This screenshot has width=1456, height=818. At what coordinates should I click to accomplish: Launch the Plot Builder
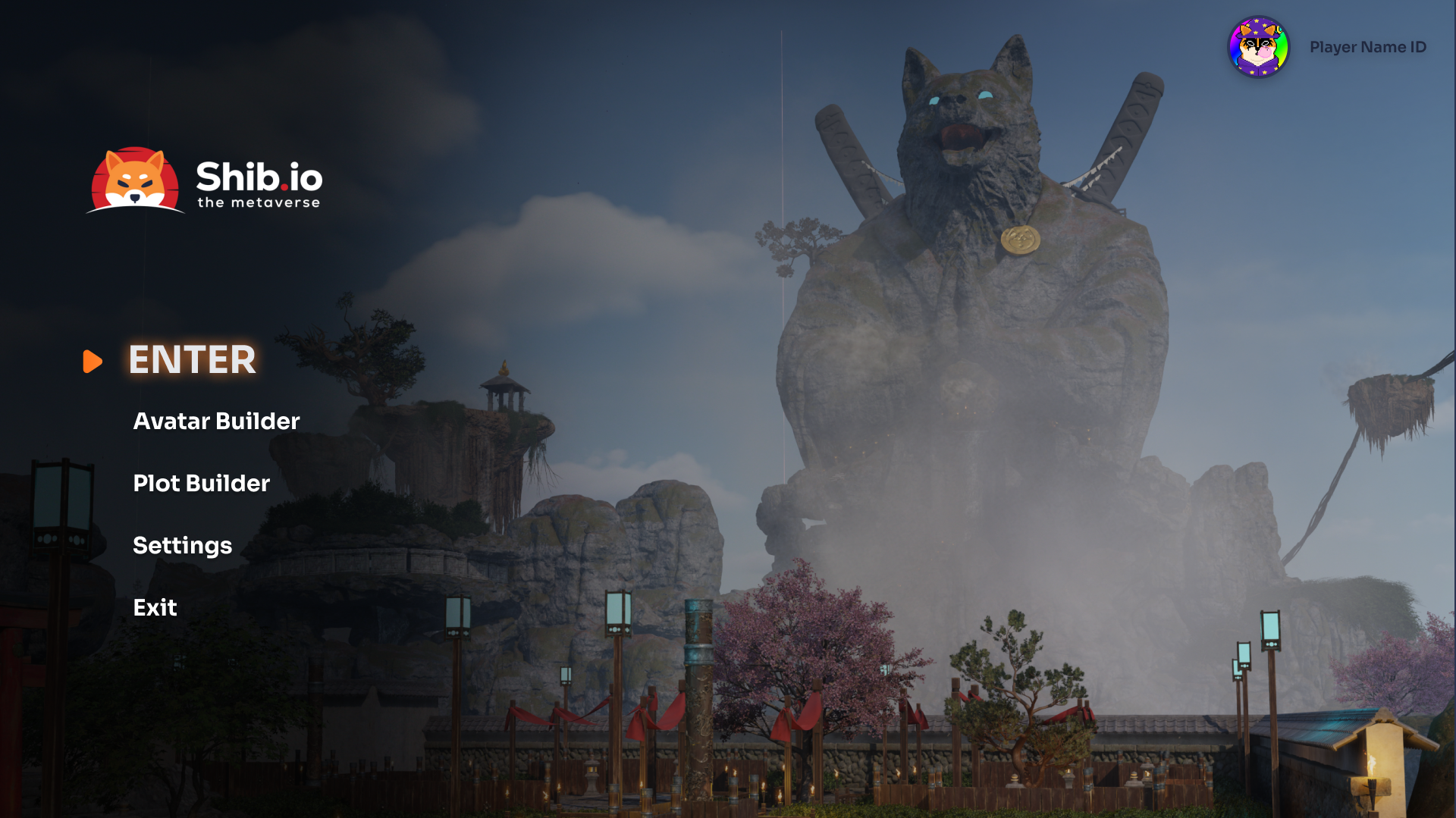[201, 484]
